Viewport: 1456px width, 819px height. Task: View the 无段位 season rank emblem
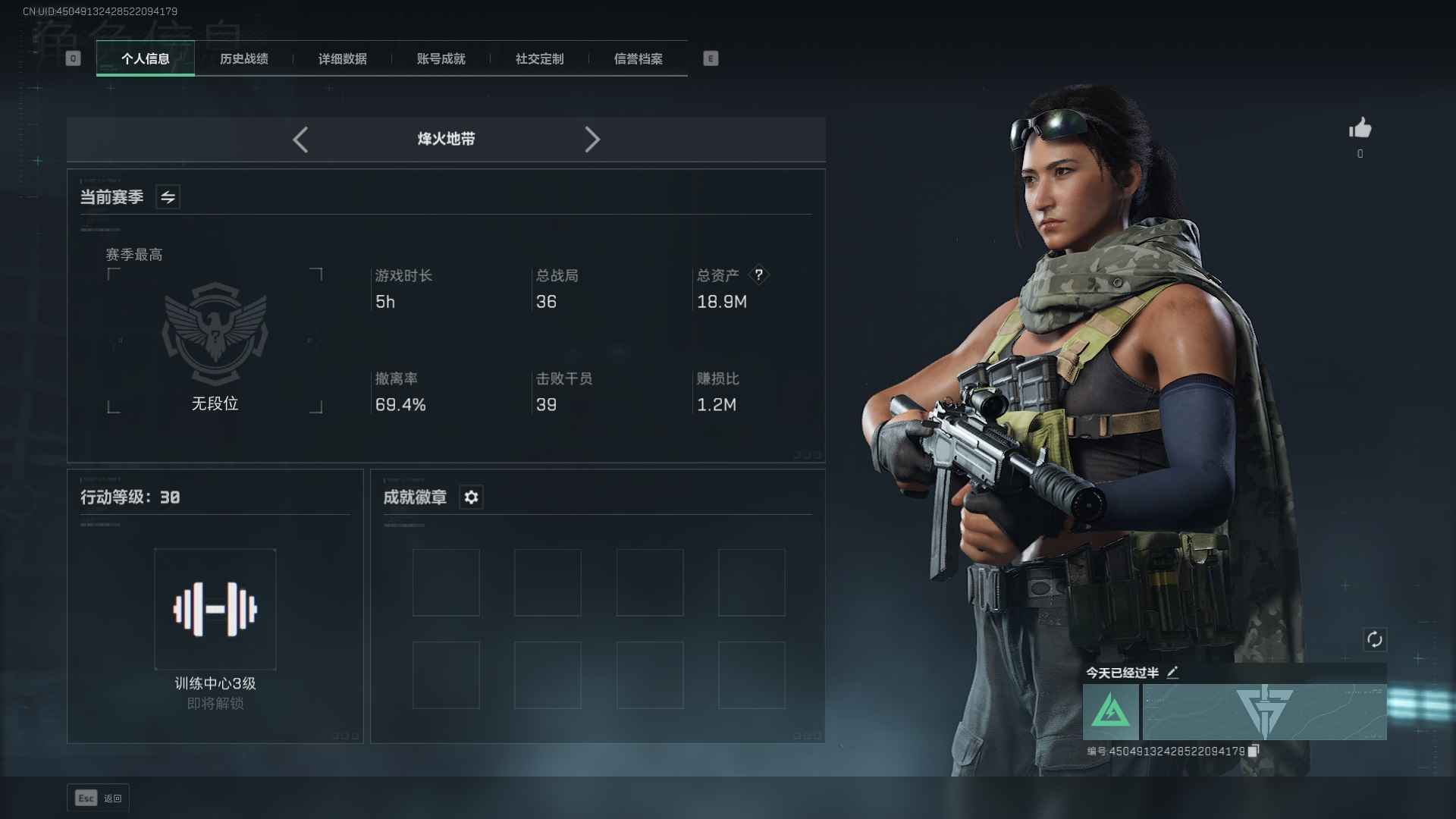[x=215, y=334]
